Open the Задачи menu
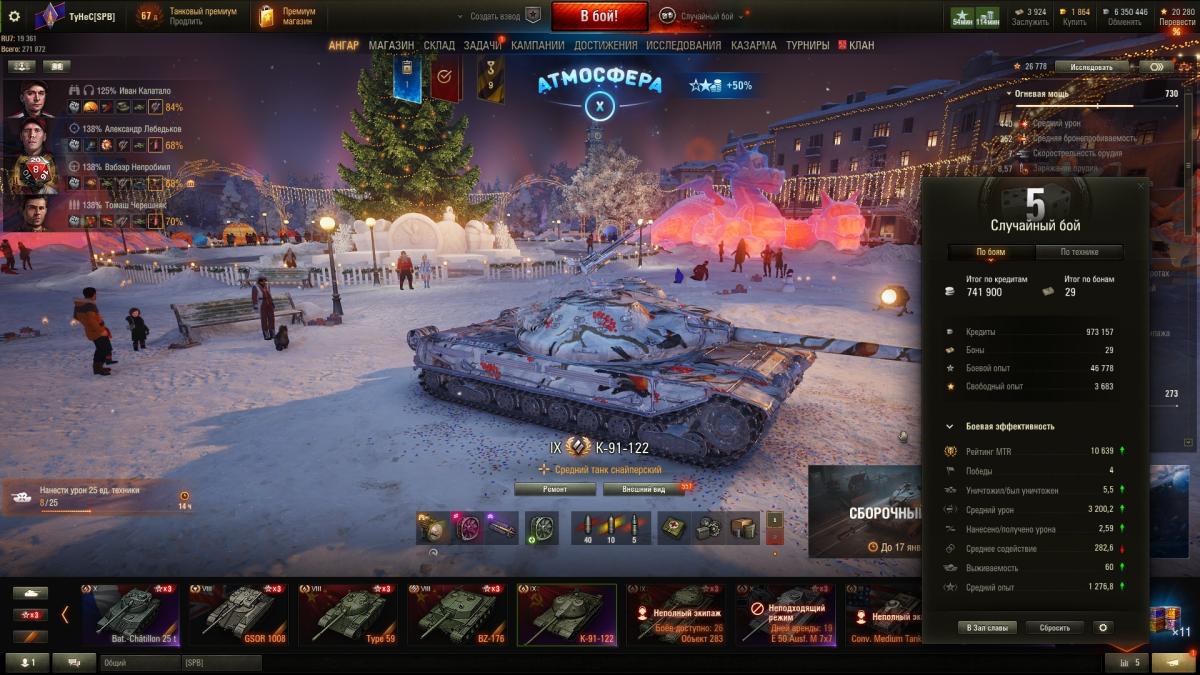 pos(483,45)
